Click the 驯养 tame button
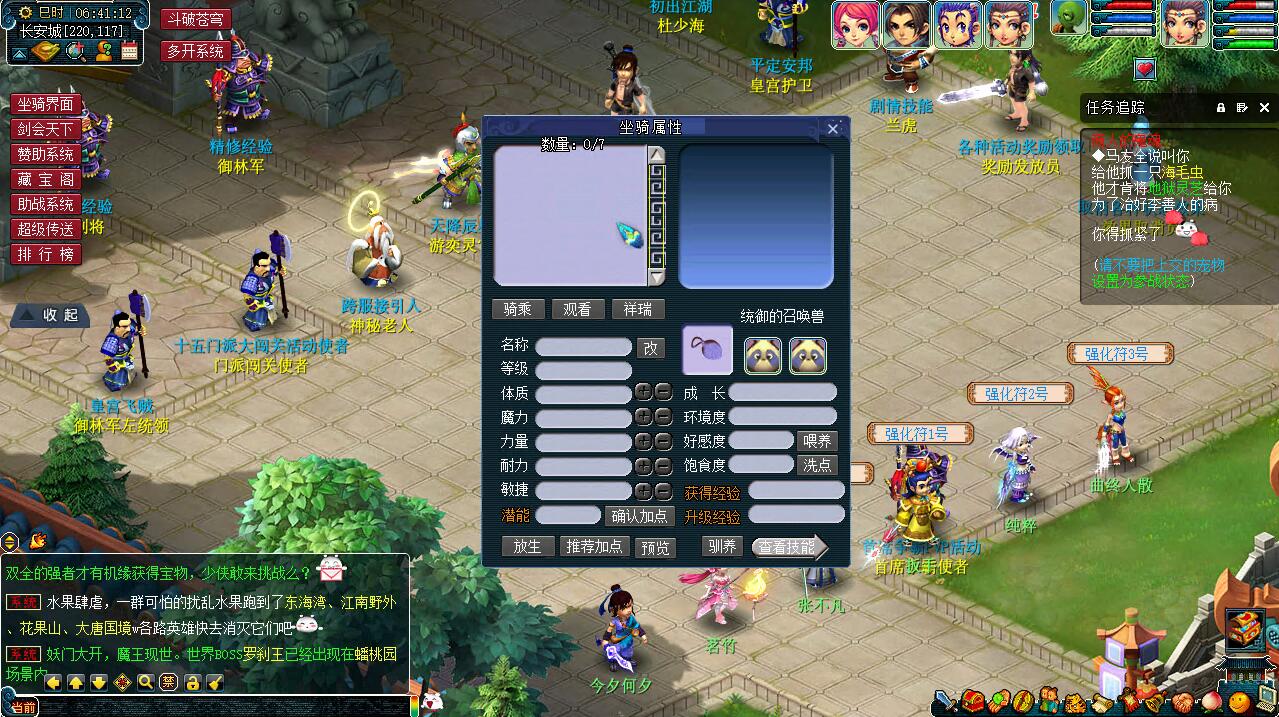Image resolution: width=1279 pixels, height=717 pixels. point(721,547)
